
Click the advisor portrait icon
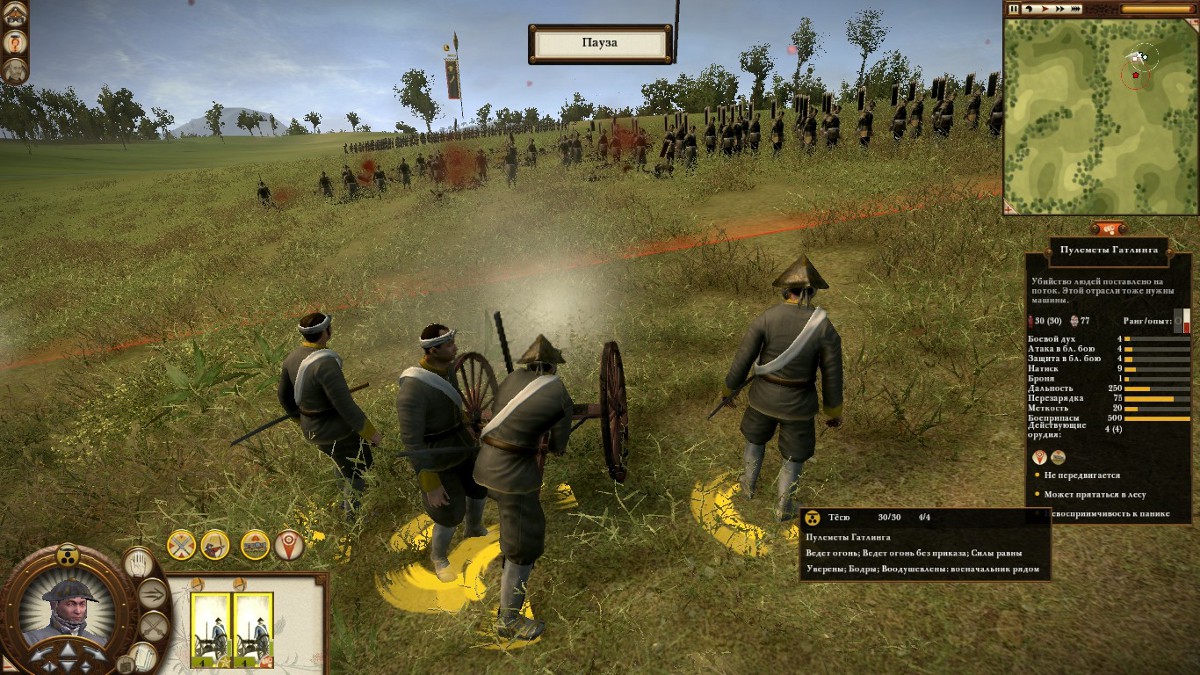click(14, 70)
